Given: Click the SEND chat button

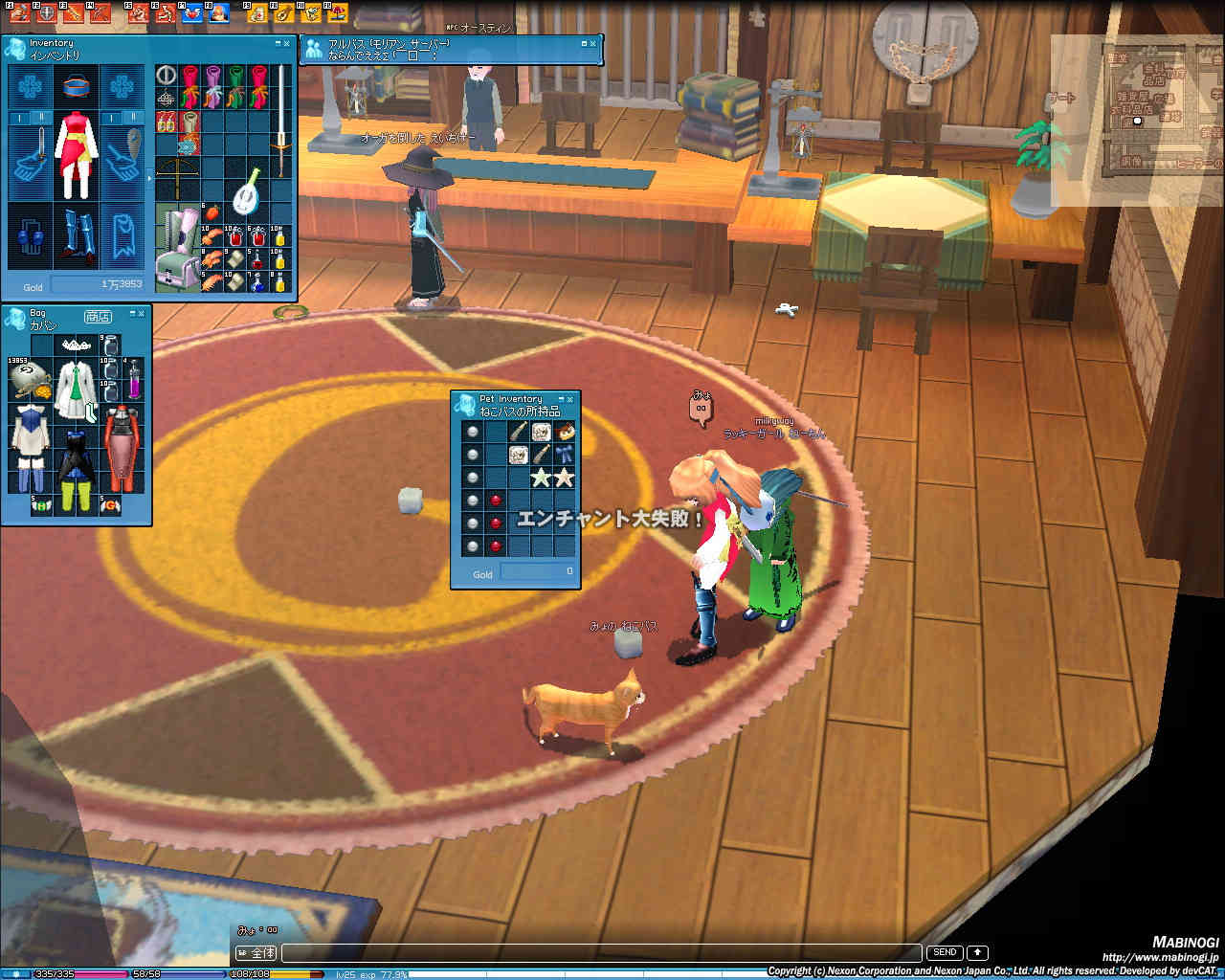Looking at the screenshot, I should (944, 952).
